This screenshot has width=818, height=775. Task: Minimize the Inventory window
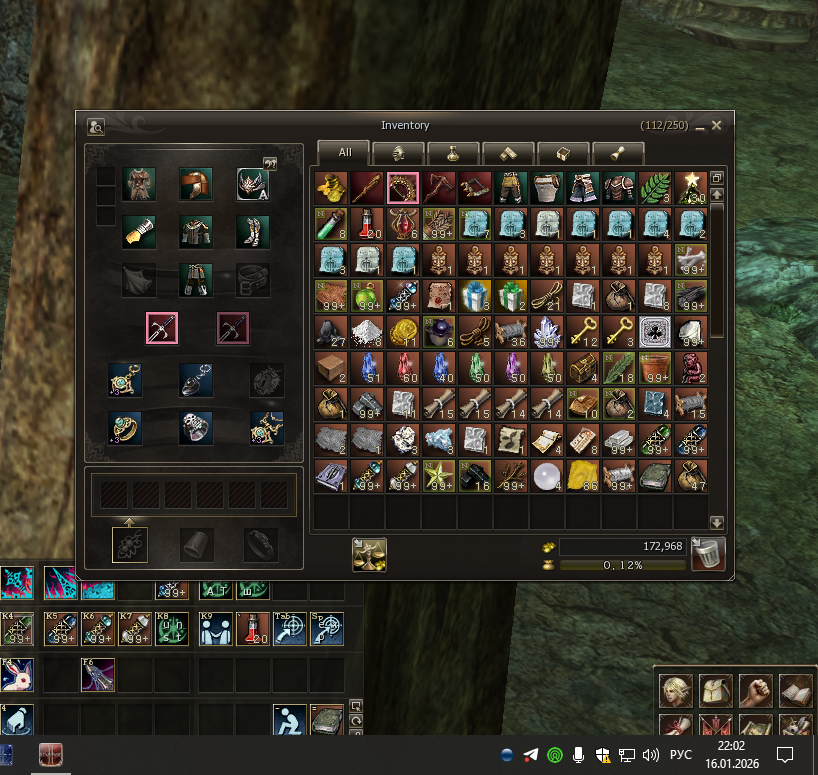[700, 126]
